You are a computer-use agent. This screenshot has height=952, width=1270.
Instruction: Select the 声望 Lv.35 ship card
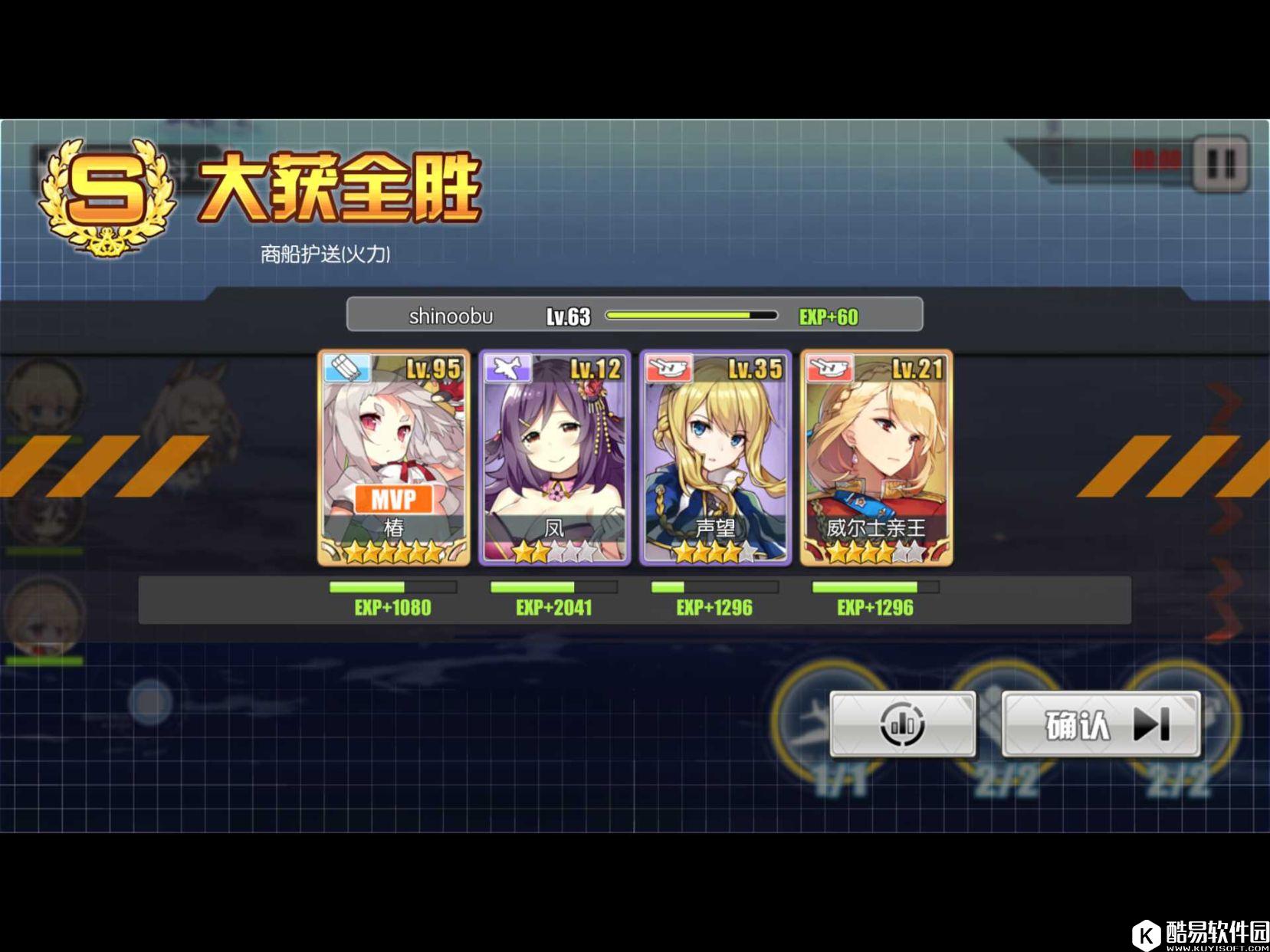coord(715,458)
